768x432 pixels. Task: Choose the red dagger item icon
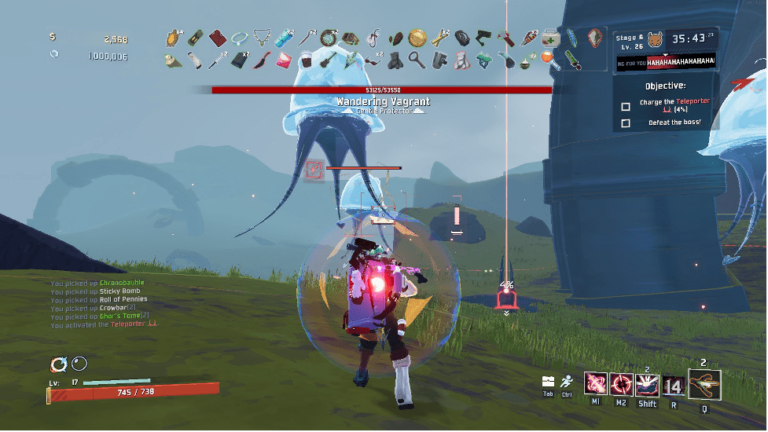[x=261, y=60]
